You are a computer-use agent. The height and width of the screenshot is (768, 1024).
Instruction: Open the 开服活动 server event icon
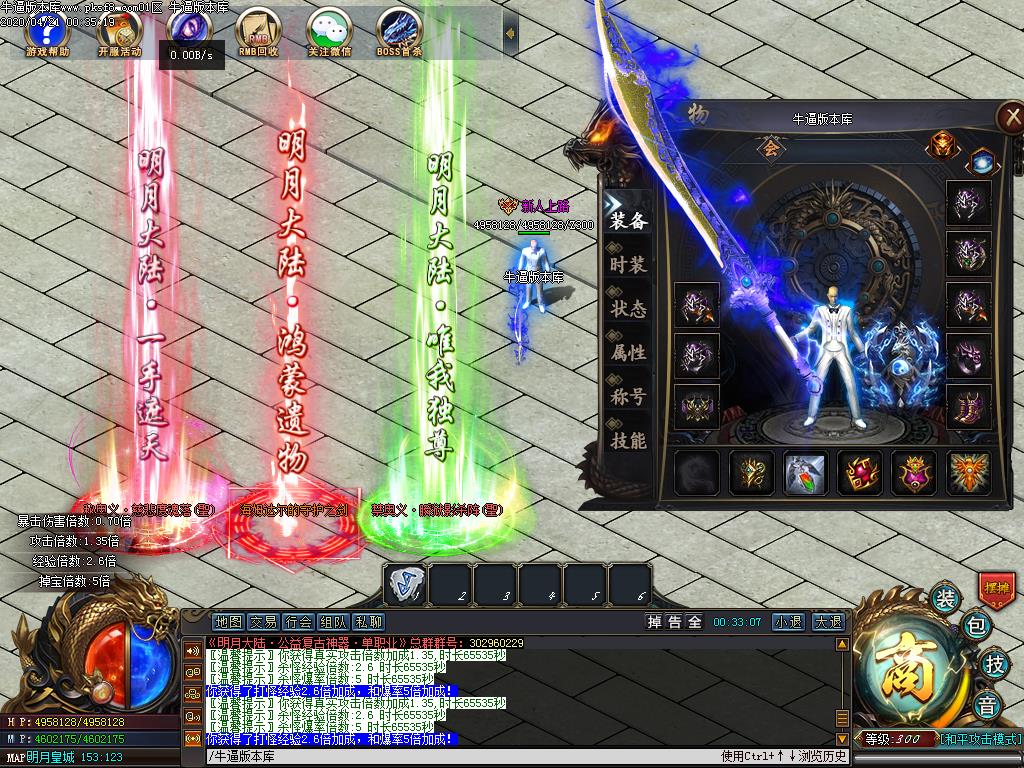[119, 32]
